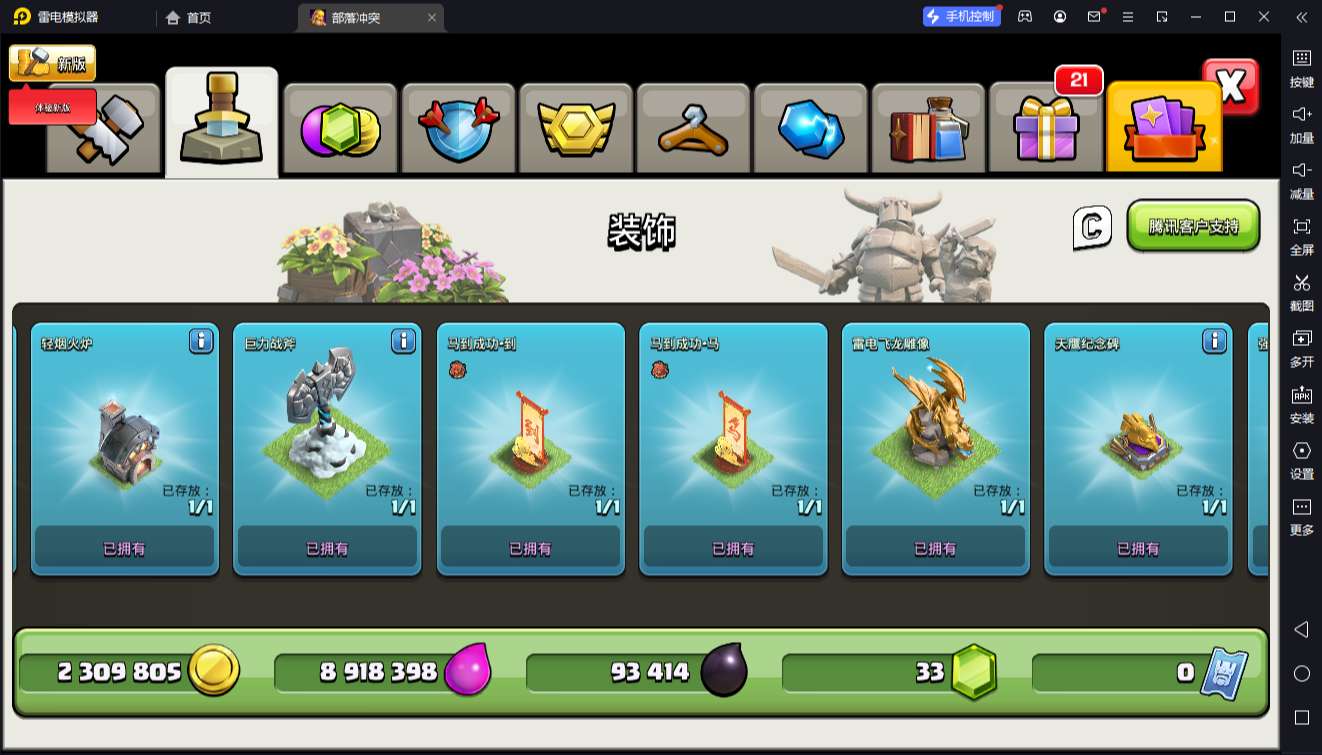Select the shield with arrows tab

458,130
